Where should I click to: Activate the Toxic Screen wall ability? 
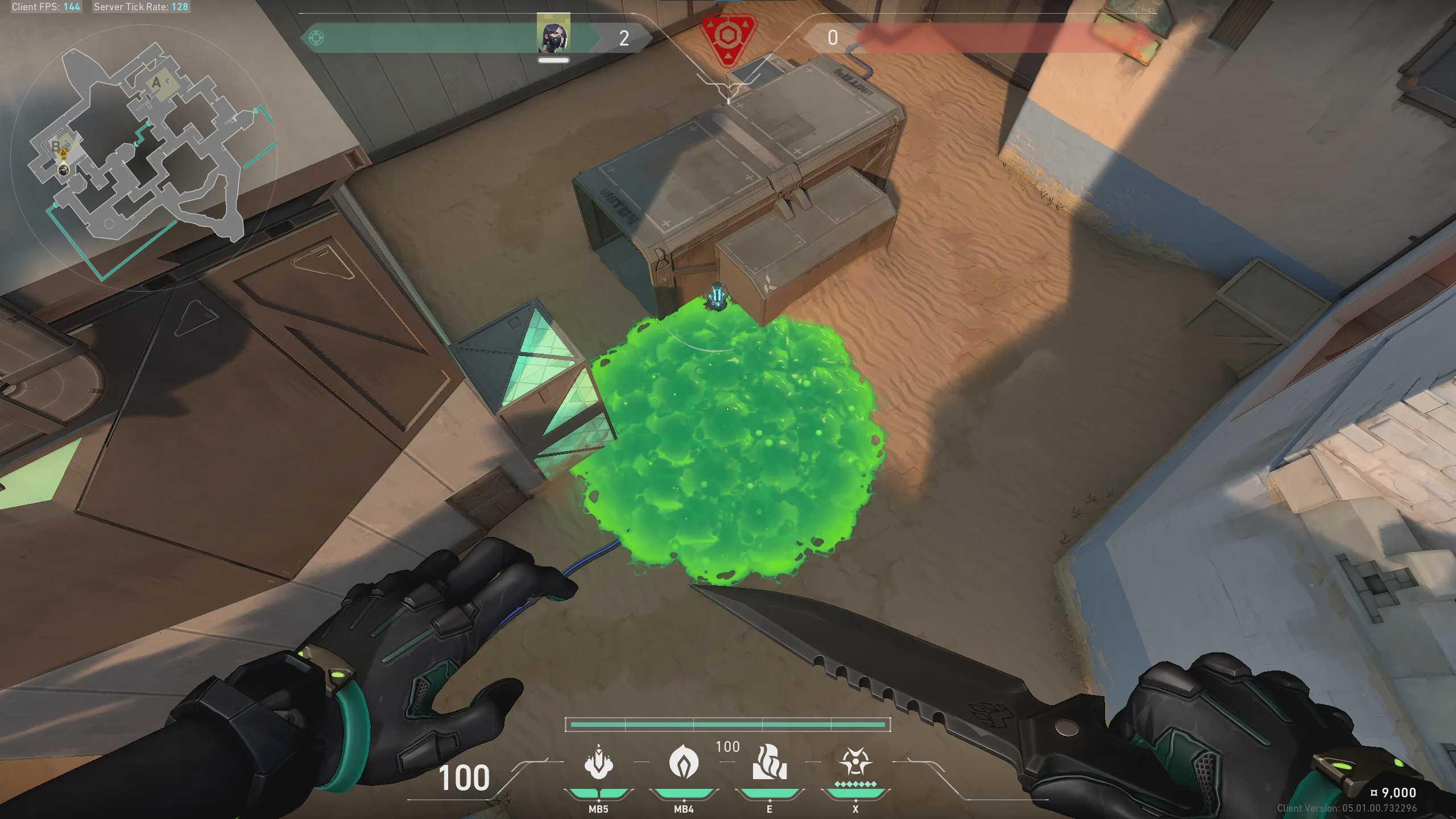(770, 762)
